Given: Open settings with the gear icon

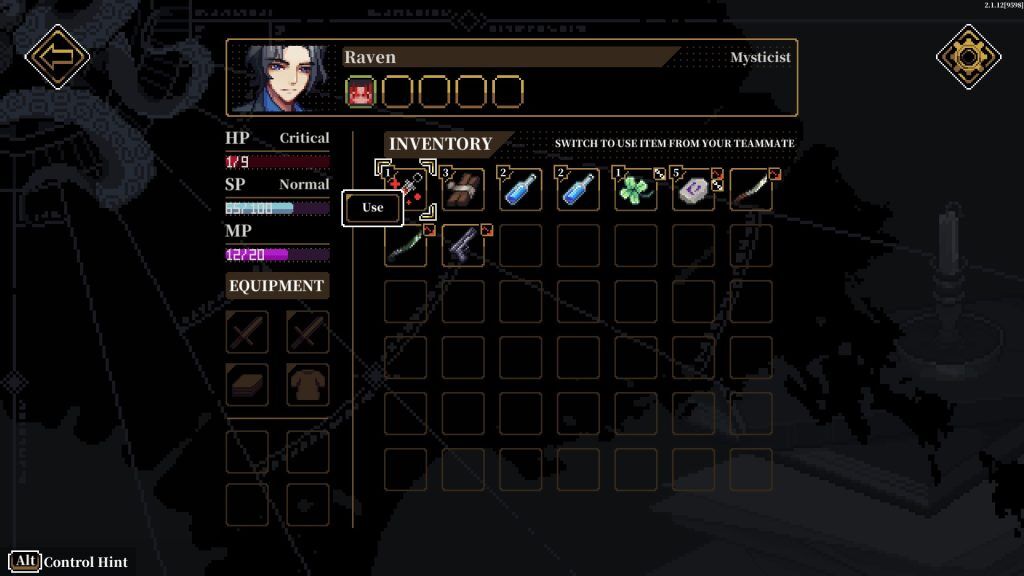Looking at the screenshot, I should (968, 57).
